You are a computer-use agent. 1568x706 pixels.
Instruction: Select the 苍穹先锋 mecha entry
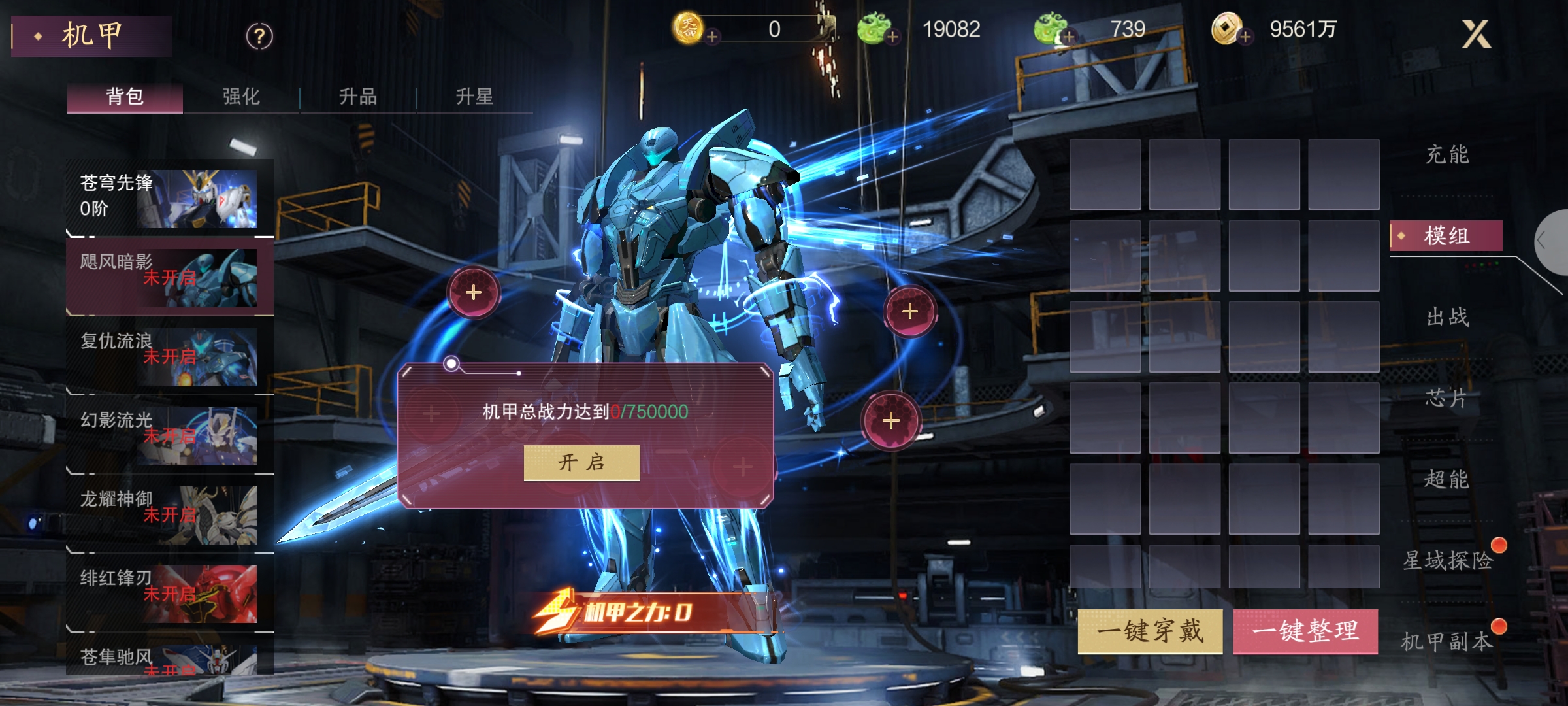coord(169,198)
